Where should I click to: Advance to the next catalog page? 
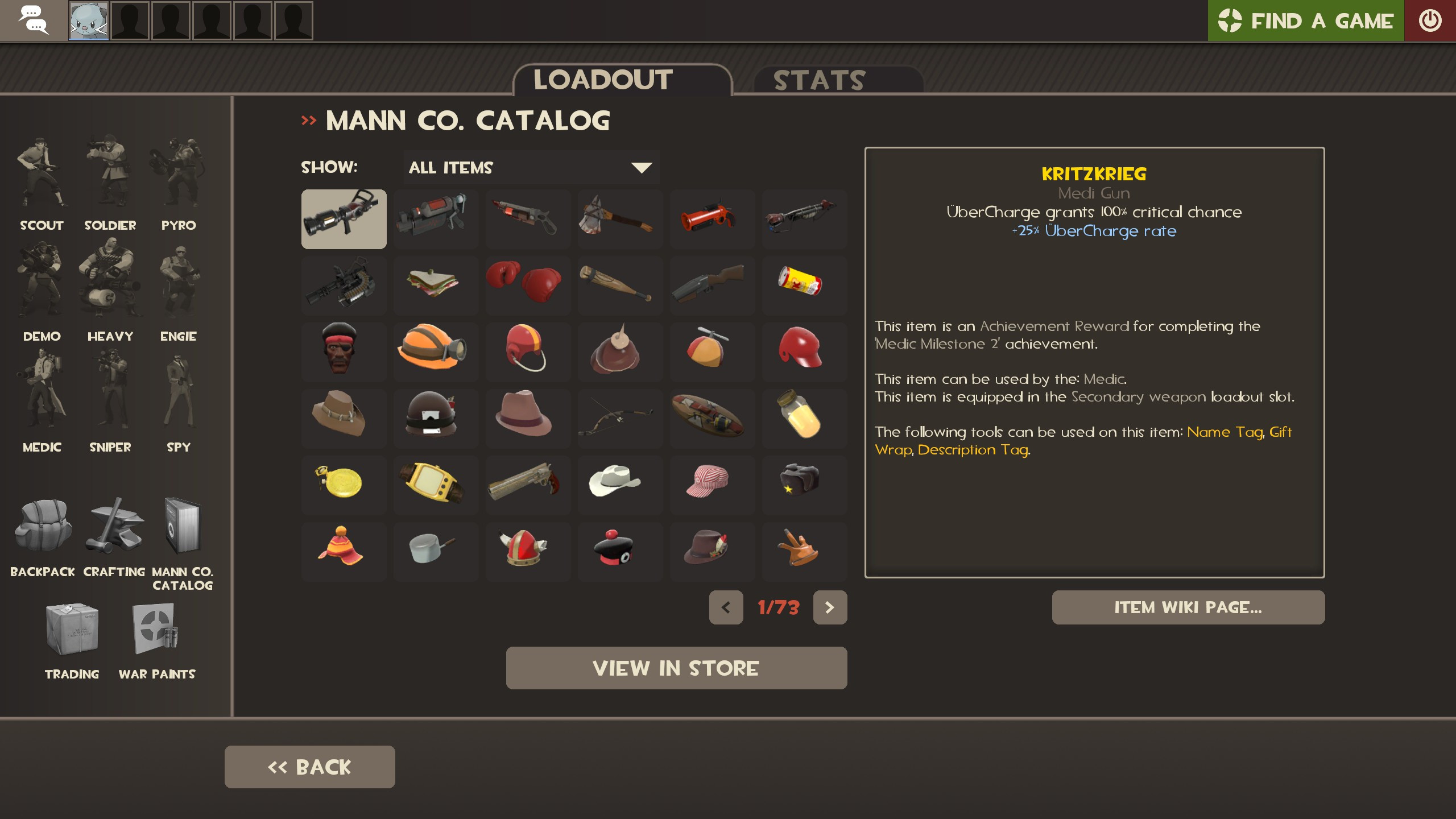pyautogui.click(x=830, y=607)
